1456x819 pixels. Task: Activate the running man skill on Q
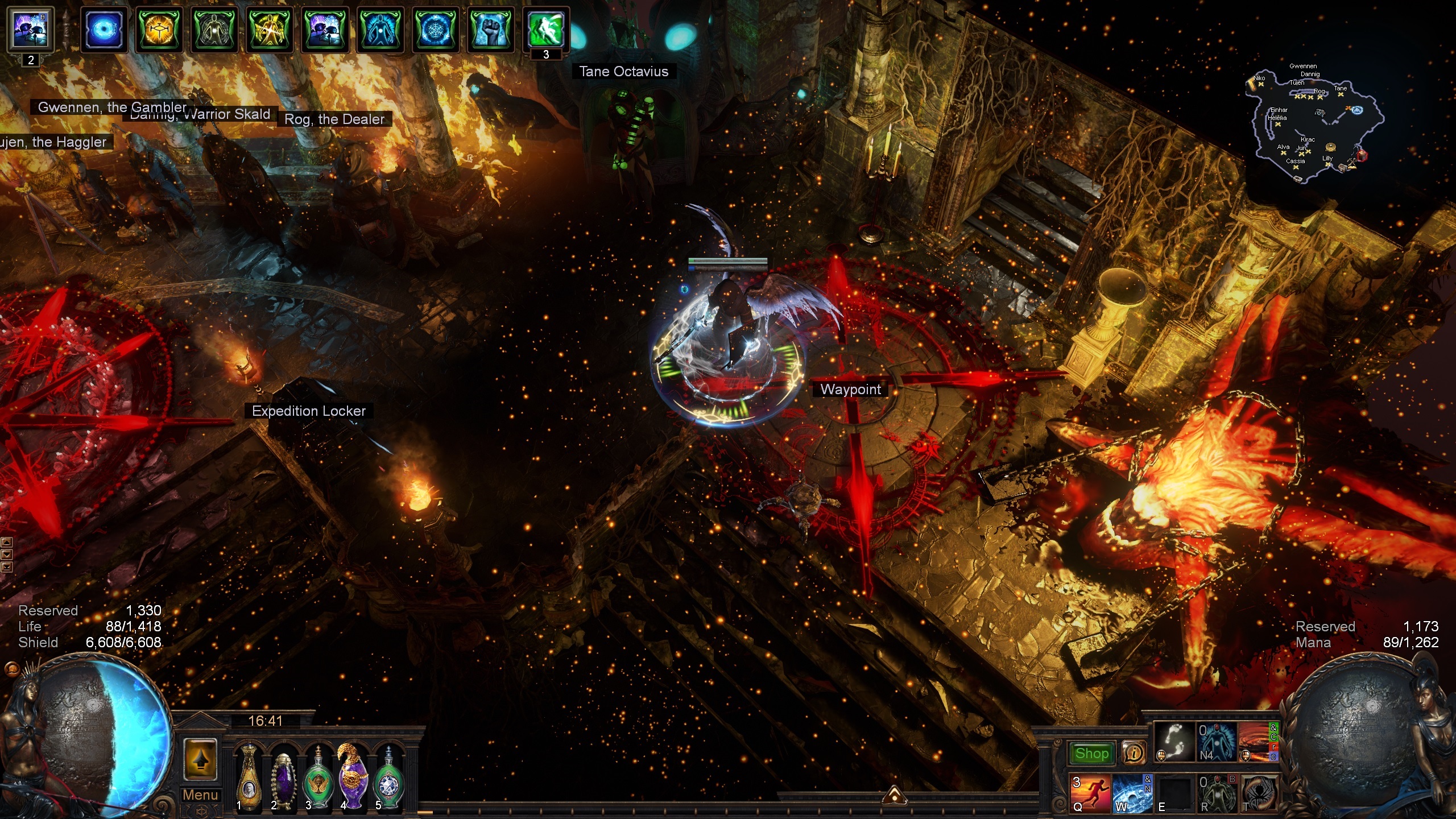point(1091,793)
